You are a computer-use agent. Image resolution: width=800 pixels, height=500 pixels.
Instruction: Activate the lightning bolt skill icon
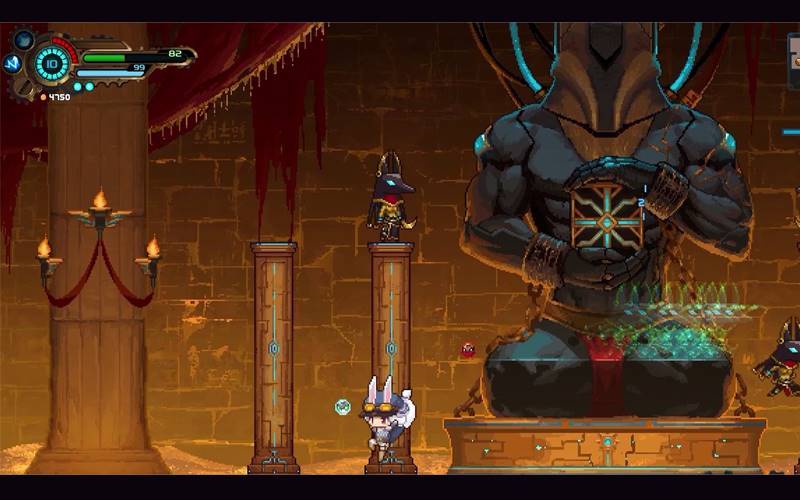coord(13,63)
